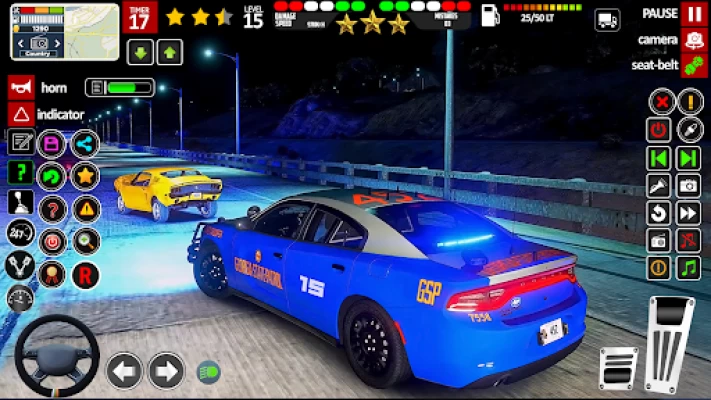Select the gear shifter icon

pos(20,203)
